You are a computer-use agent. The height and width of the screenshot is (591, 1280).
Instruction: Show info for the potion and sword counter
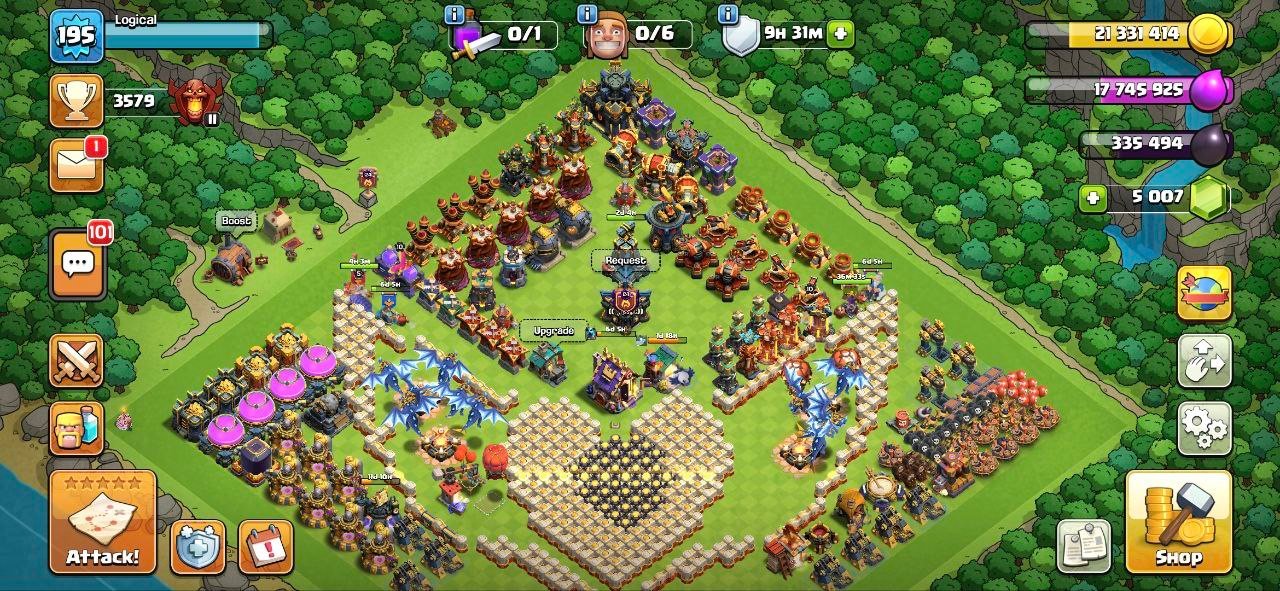coord(454,14)
